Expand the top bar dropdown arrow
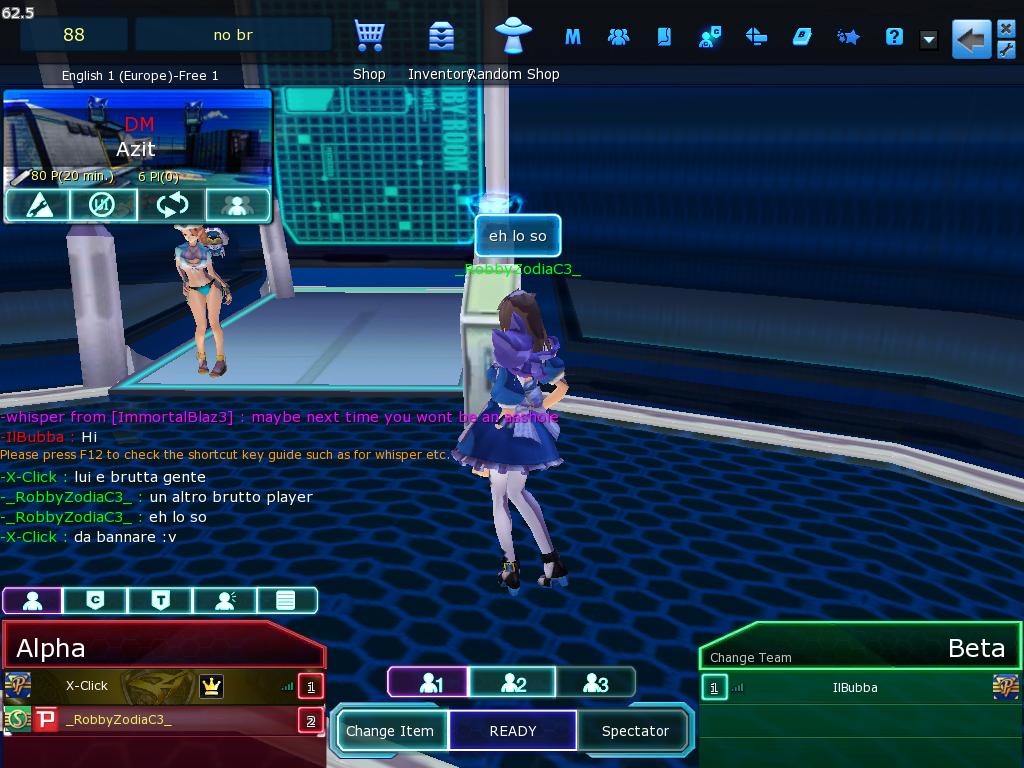1024x768 pixels. click(929, 40)
